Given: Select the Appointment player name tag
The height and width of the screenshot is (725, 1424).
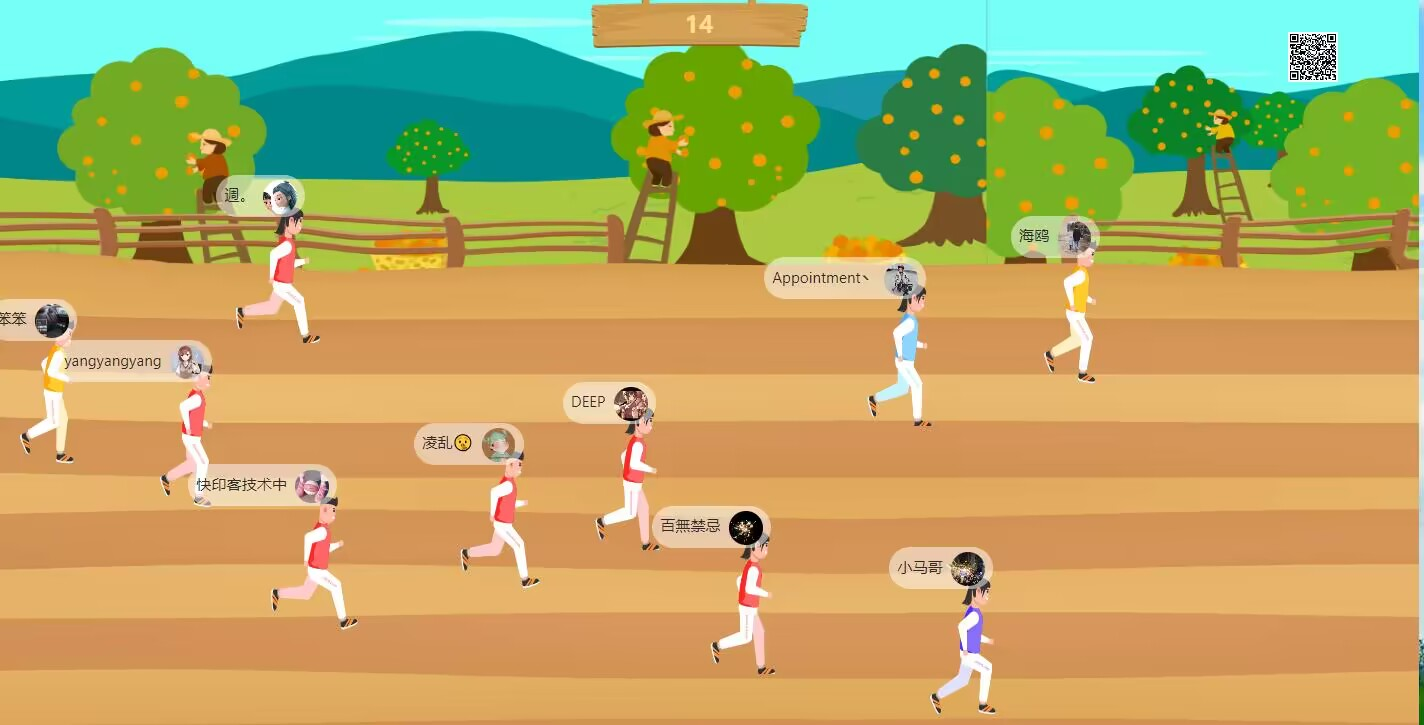Looking at the screenshot, I should pos(844,278).
